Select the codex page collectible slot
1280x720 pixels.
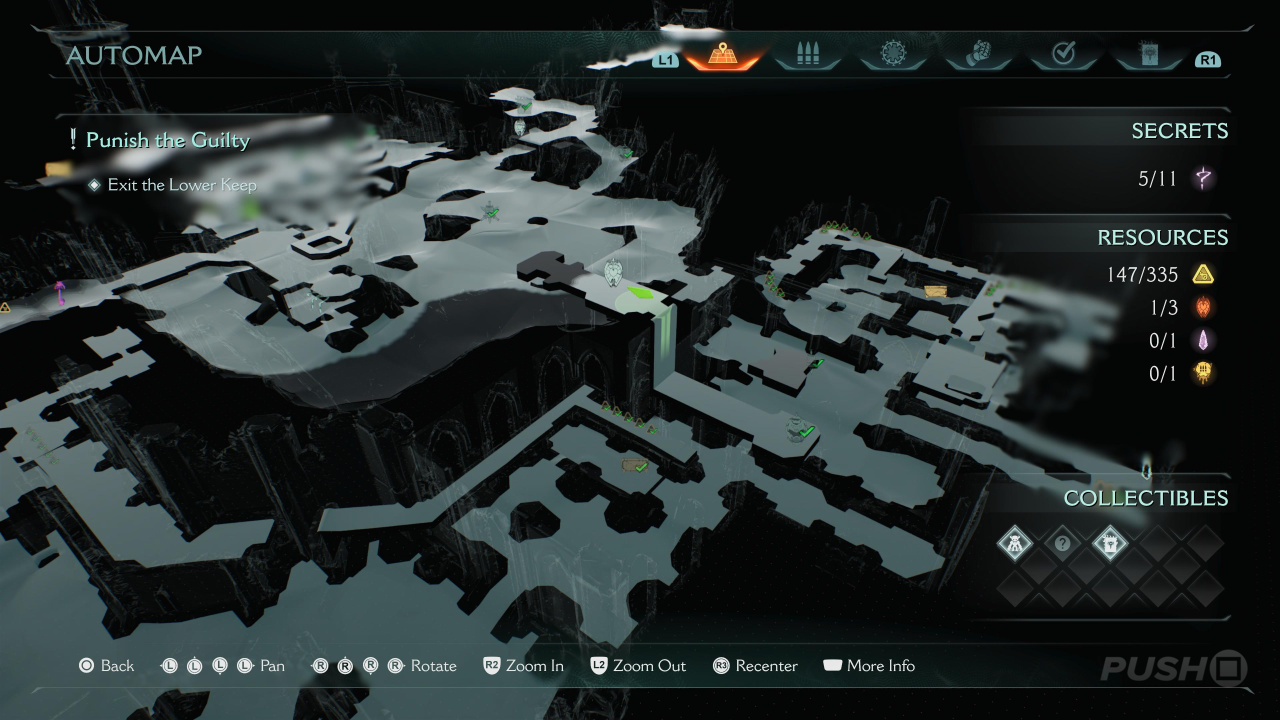[1110, 544]
